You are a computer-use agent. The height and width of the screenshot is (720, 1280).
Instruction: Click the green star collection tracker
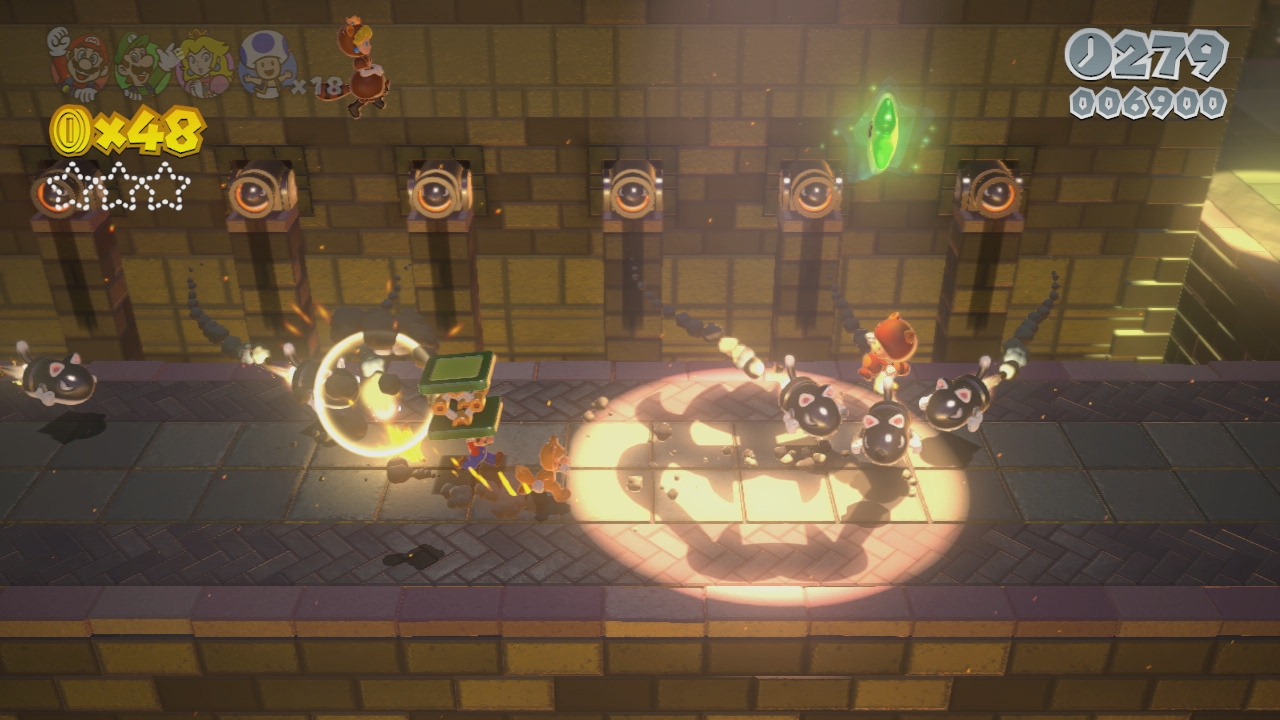(x=120, y=187)
